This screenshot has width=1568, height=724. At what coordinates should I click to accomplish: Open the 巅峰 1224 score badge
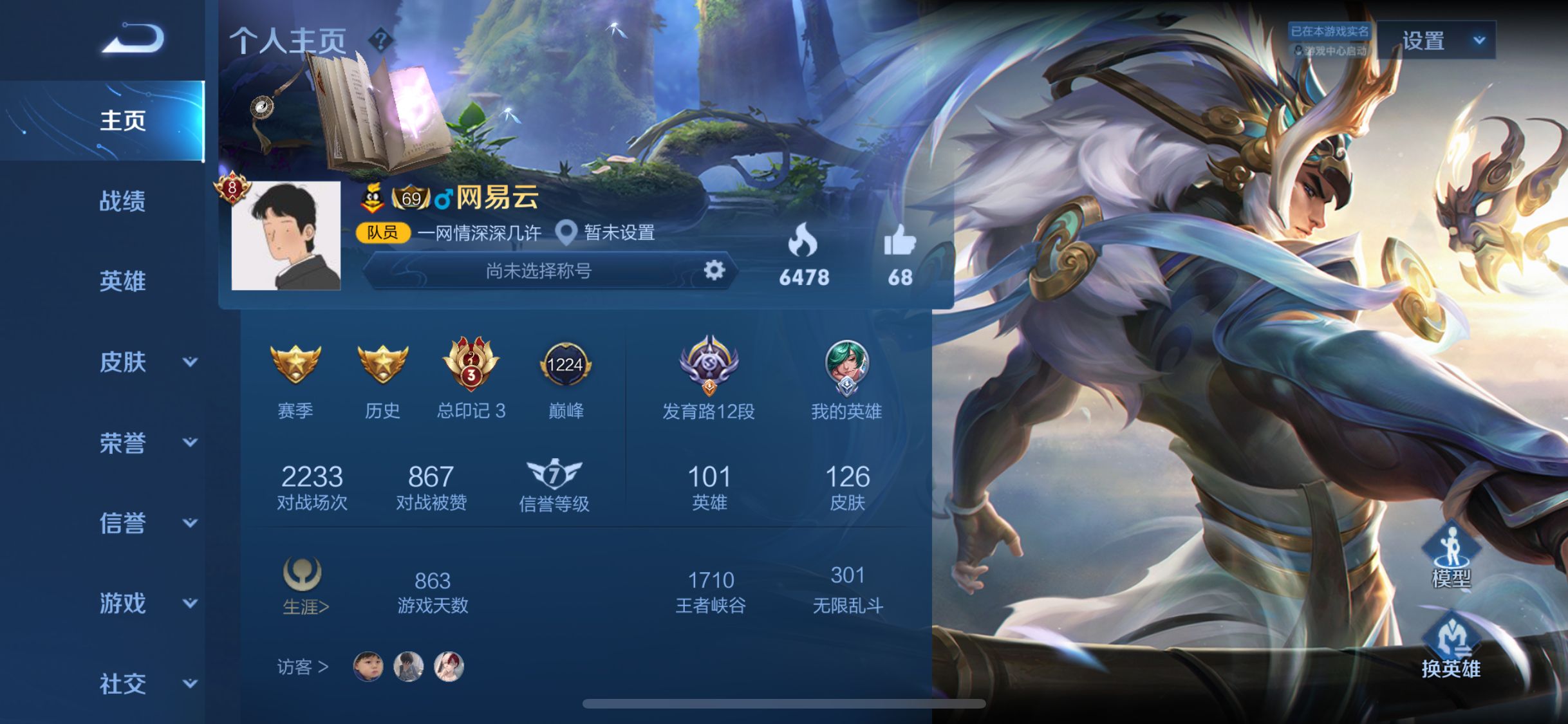pos(565,365)
